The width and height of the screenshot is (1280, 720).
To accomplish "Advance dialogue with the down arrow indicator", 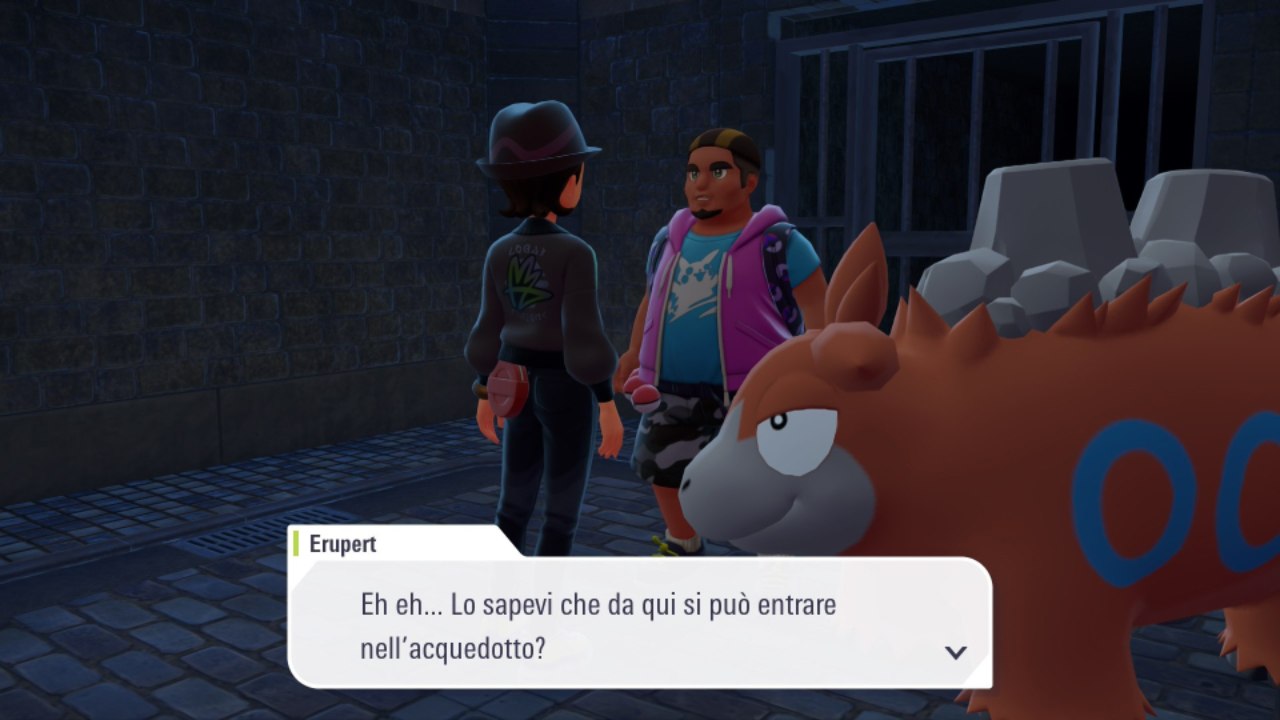I will (956, 652).
